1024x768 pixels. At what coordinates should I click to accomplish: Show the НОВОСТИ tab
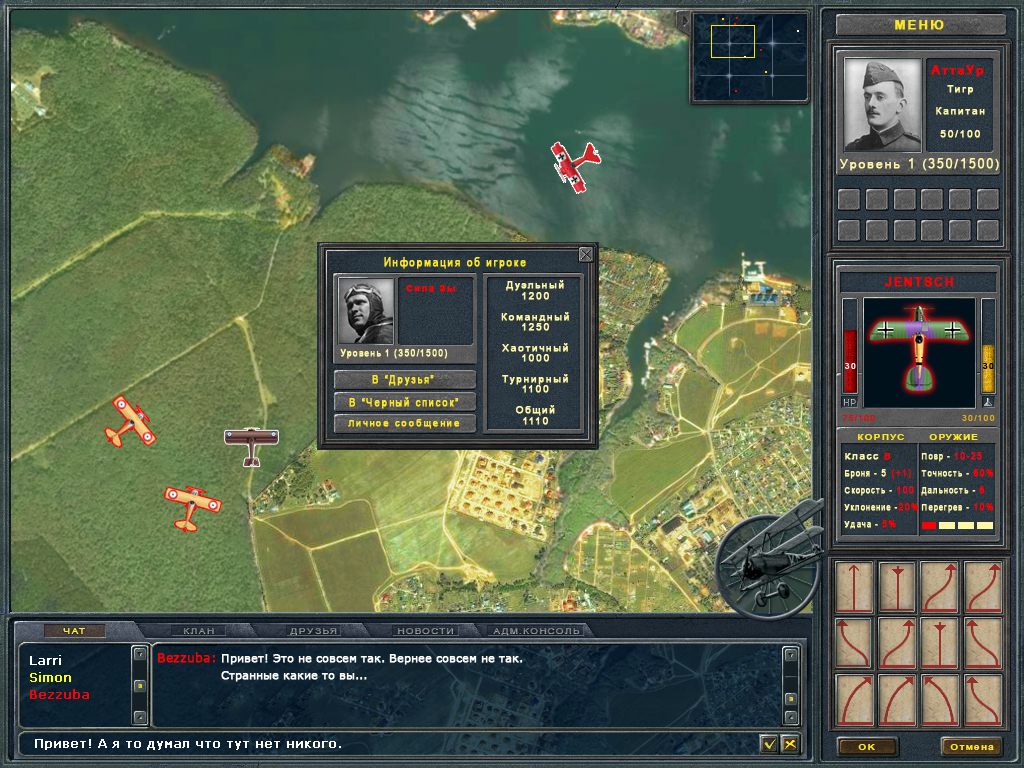click(426, 631)
